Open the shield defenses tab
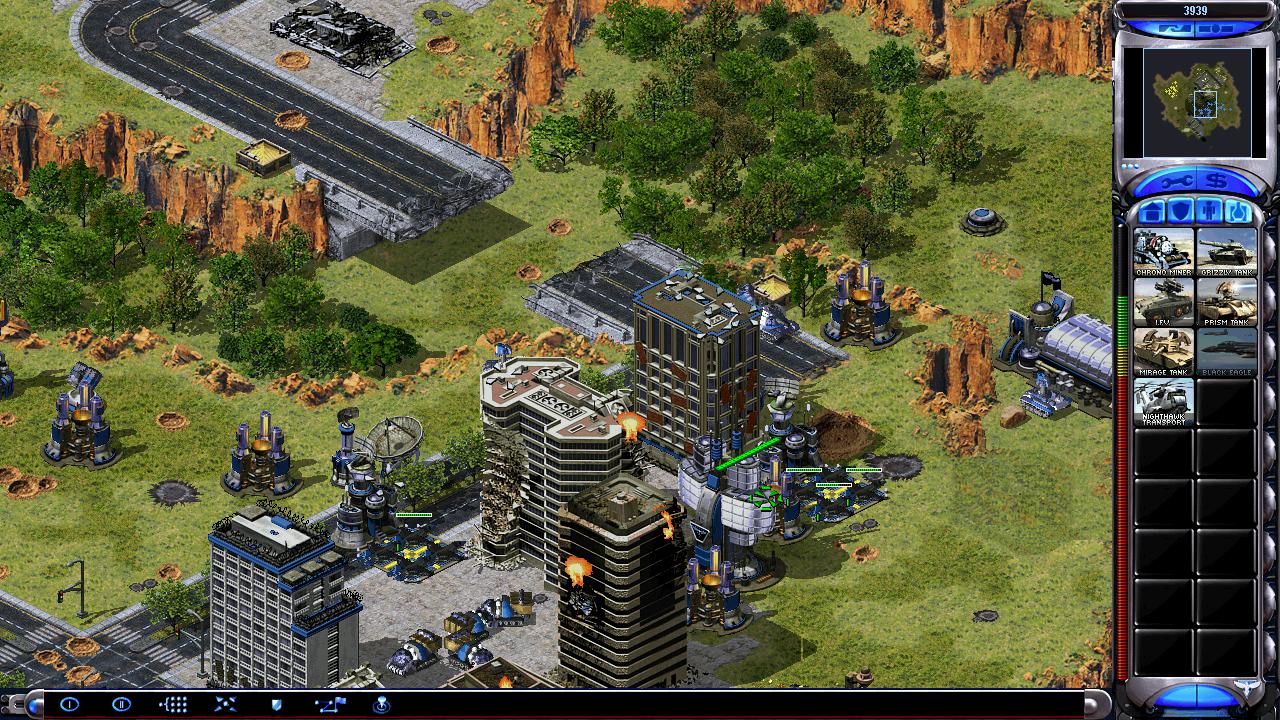 coord(1180,212)
